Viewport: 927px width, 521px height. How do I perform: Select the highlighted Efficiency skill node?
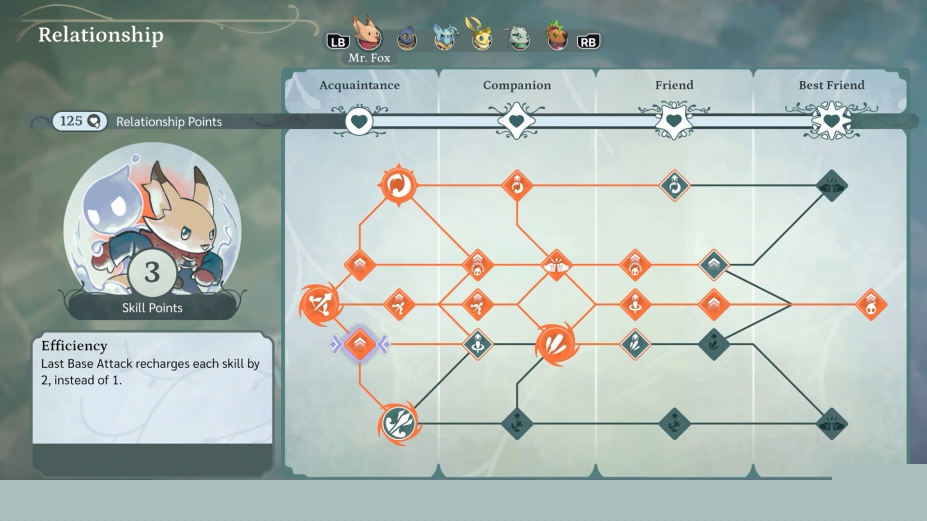[360, 345]
